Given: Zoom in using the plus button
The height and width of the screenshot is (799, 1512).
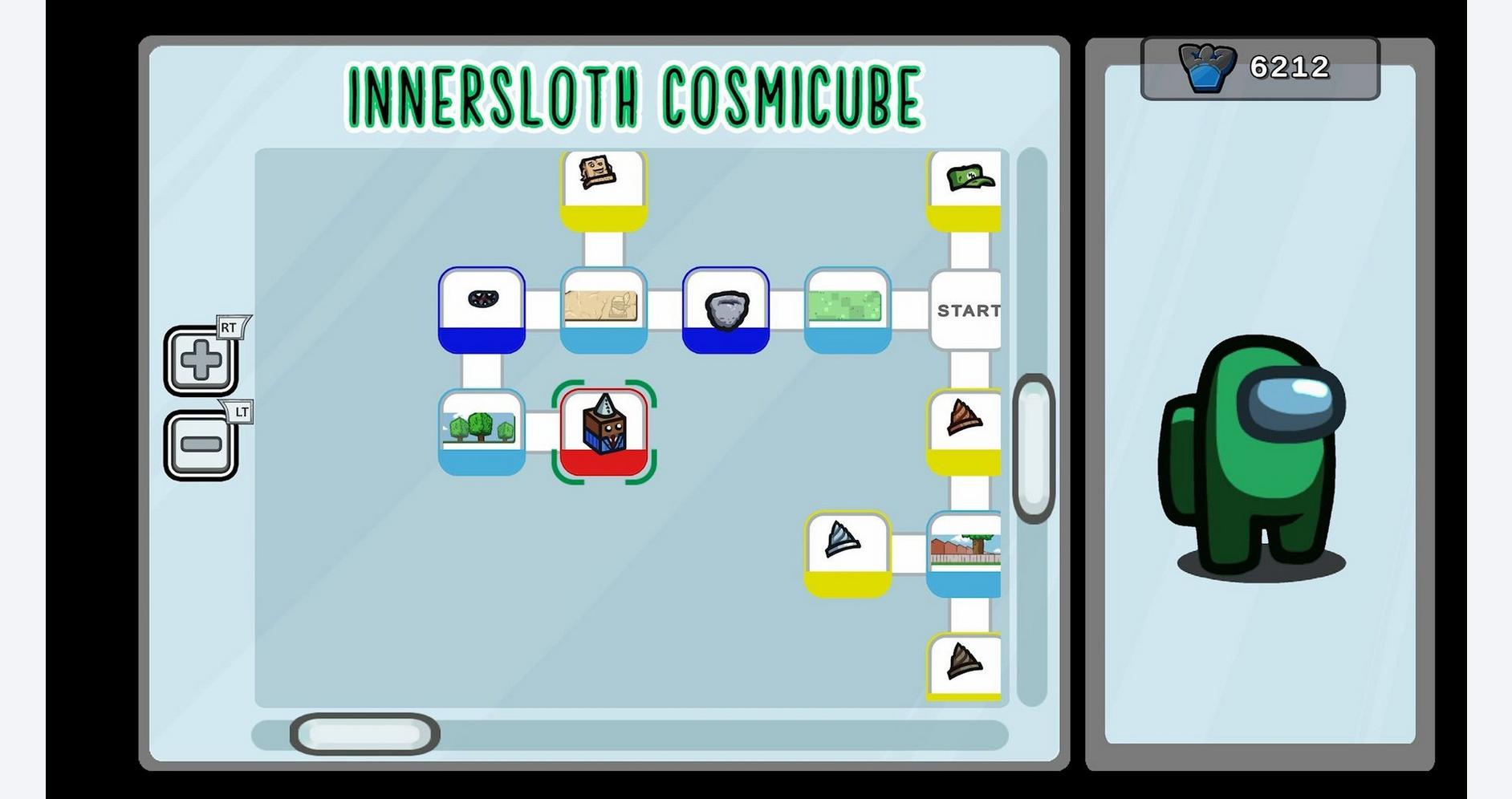Looking at the screenshot, I should pyautogui.click(x=201, y=360).
